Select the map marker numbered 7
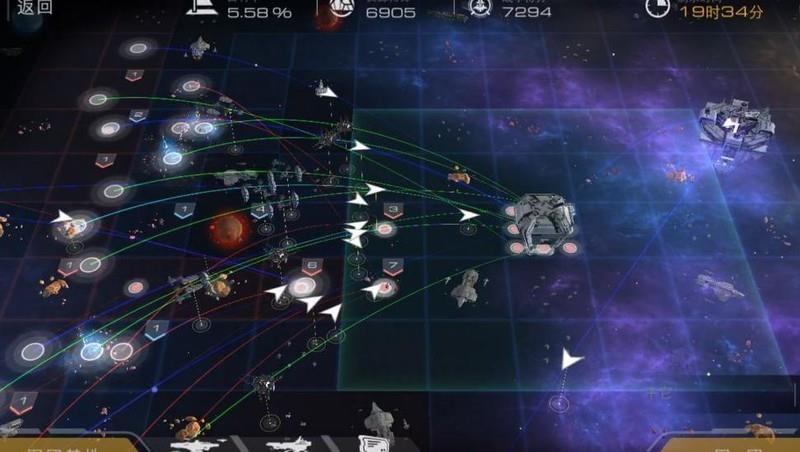800x452 pixels. pyautogui.click(x=393, y=267)
